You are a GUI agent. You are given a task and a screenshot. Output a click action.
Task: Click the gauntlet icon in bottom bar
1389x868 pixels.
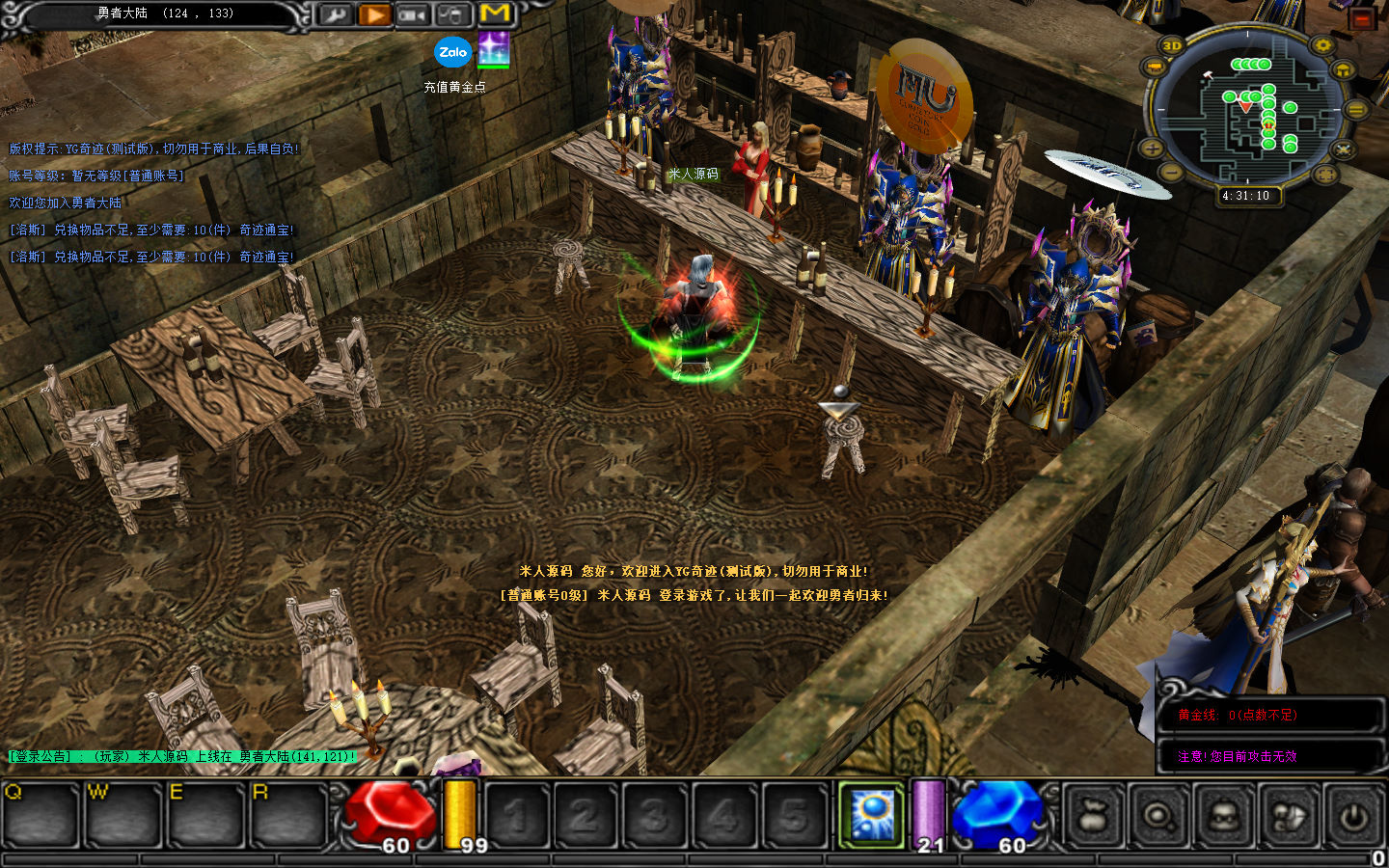1288,816
